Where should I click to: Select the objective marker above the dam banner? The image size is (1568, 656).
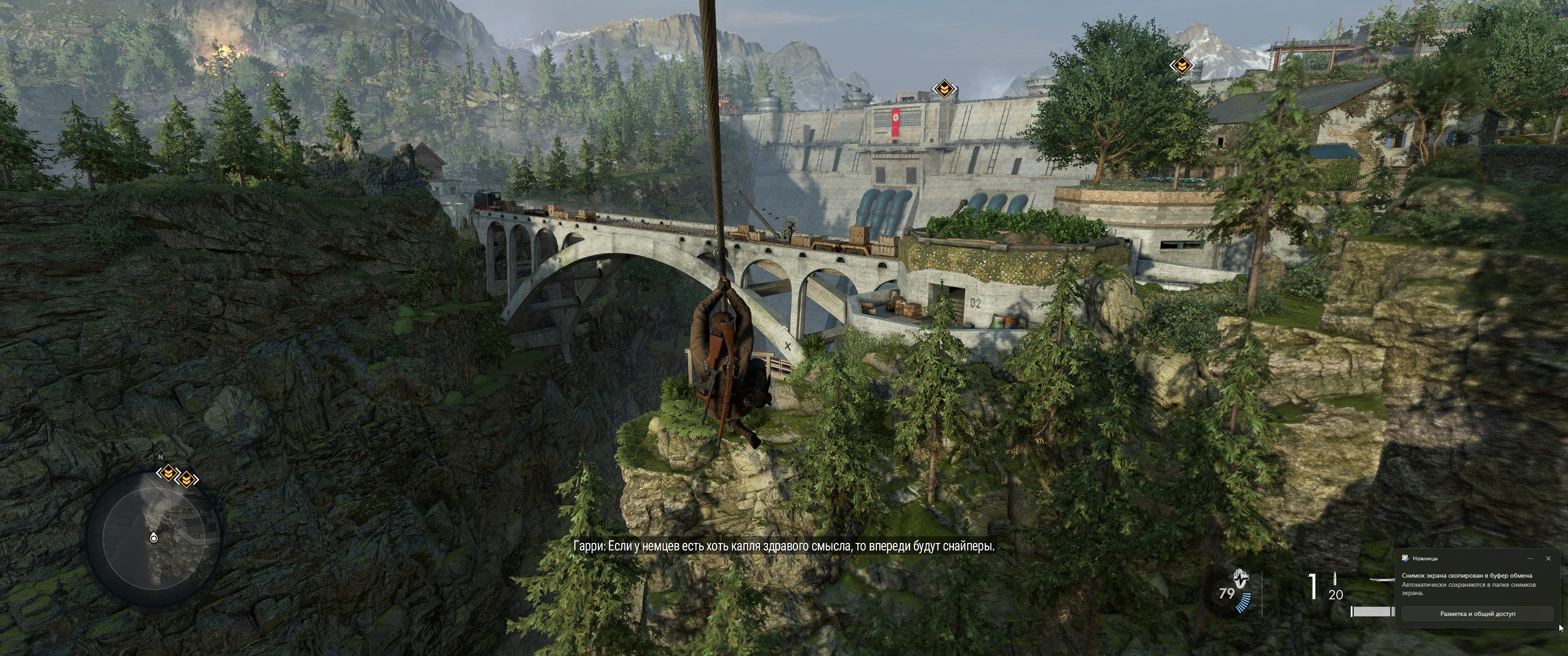pyautogui.click(x=944, y=90)
